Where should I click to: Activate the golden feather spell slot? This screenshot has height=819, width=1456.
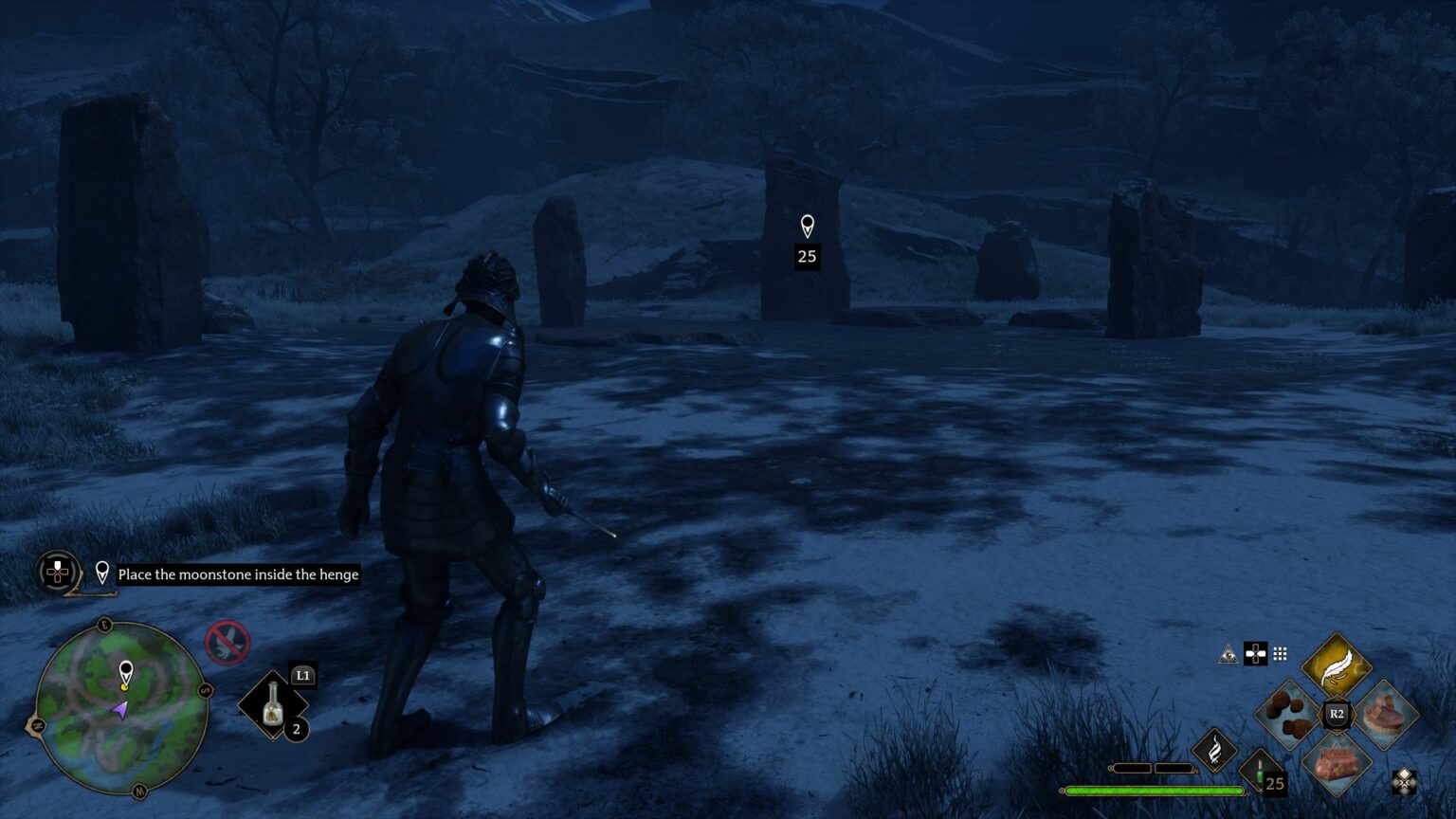(x=1337, y=664)
